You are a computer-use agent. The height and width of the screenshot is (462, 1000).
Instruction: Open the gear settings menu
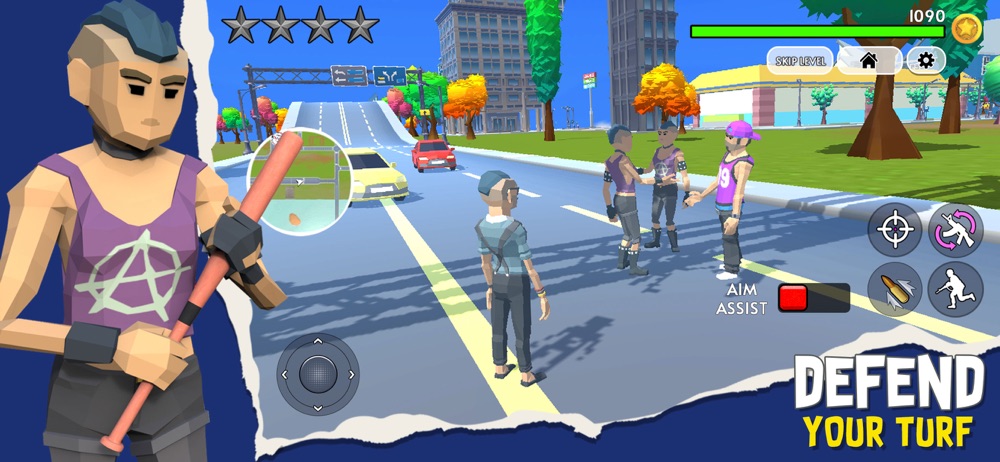(926, 61)
